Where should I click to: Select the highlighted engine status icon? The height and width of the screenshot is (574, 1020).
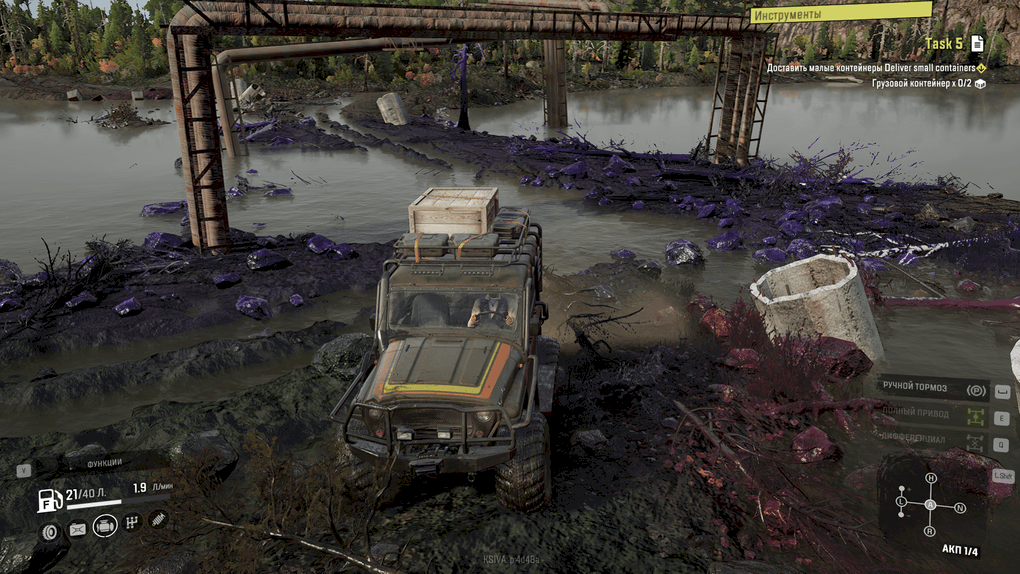click(105, 526)
